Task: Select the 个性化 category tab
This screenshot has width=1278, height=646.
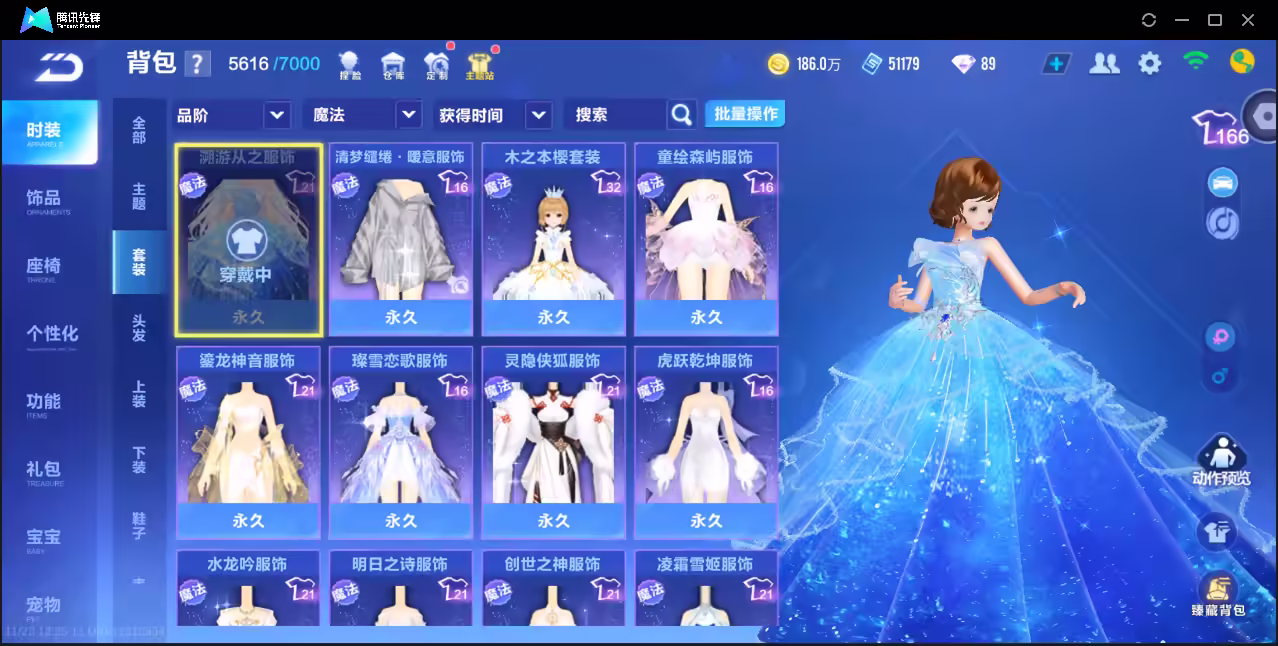Action: tap(52, 334)
